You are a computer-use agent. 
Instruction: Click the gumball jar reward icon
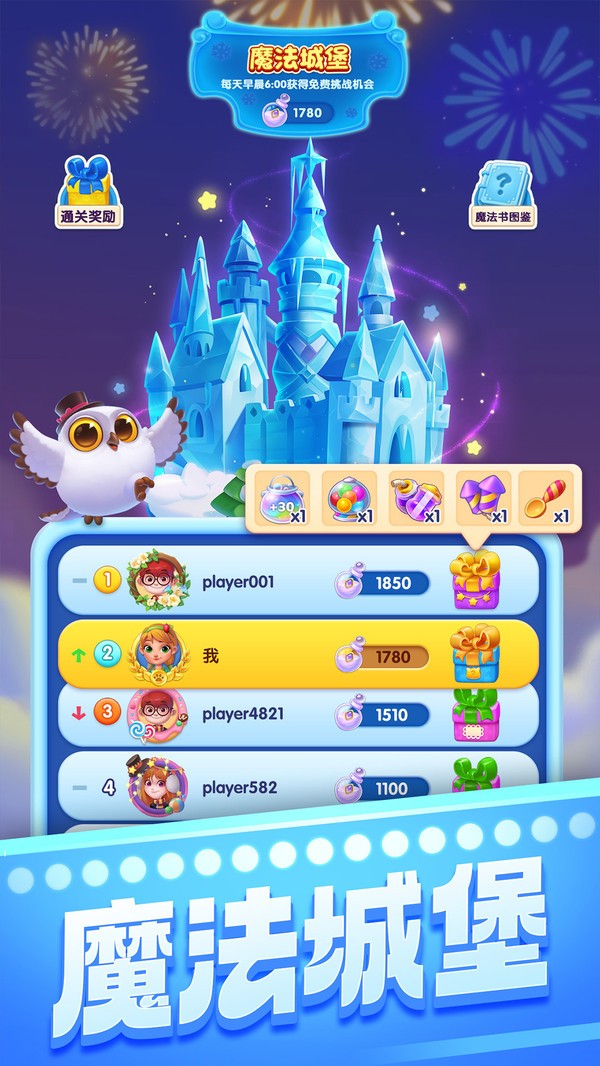(x=349, y=497)
